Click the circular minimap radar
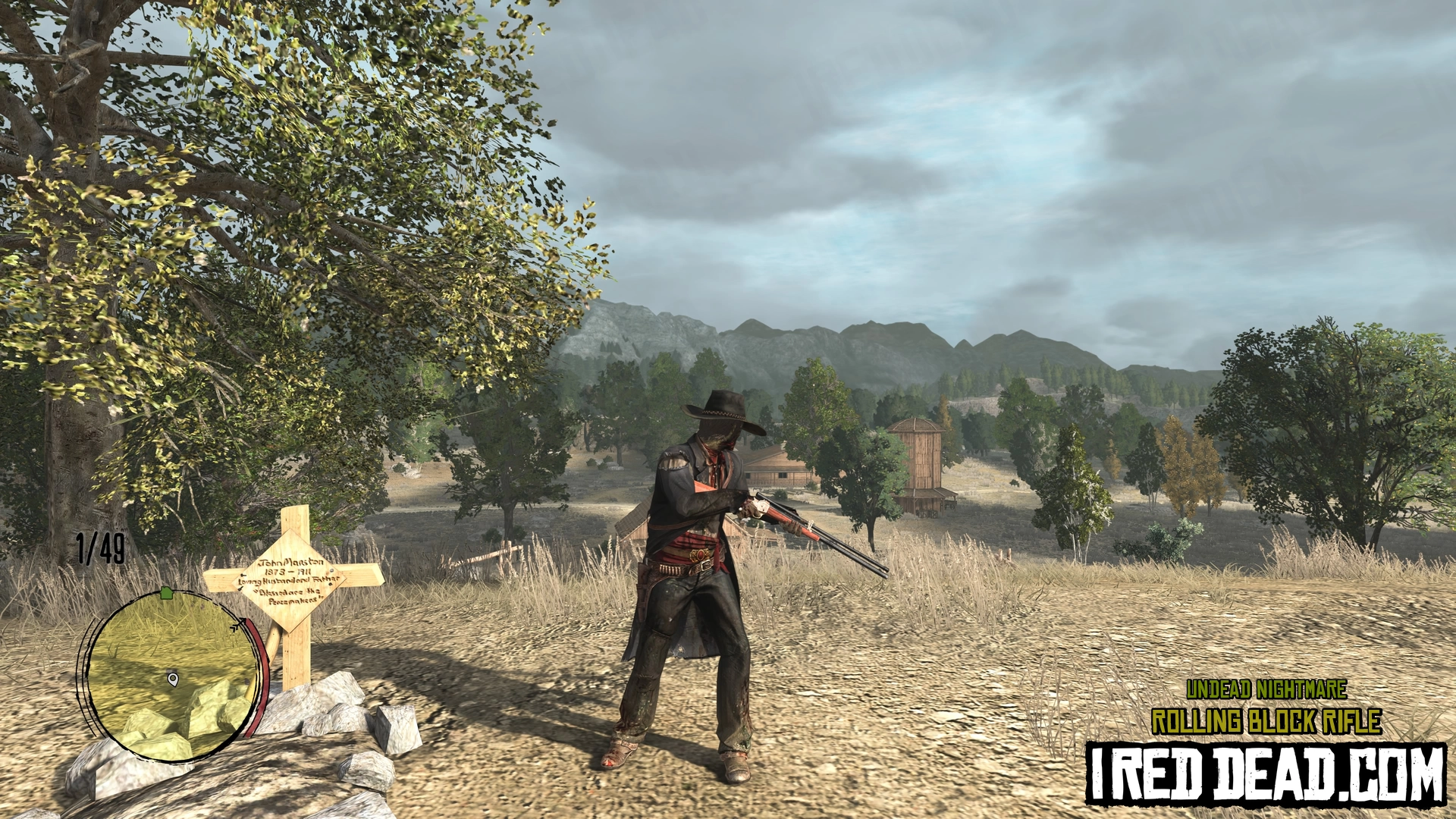 point(174,676)
